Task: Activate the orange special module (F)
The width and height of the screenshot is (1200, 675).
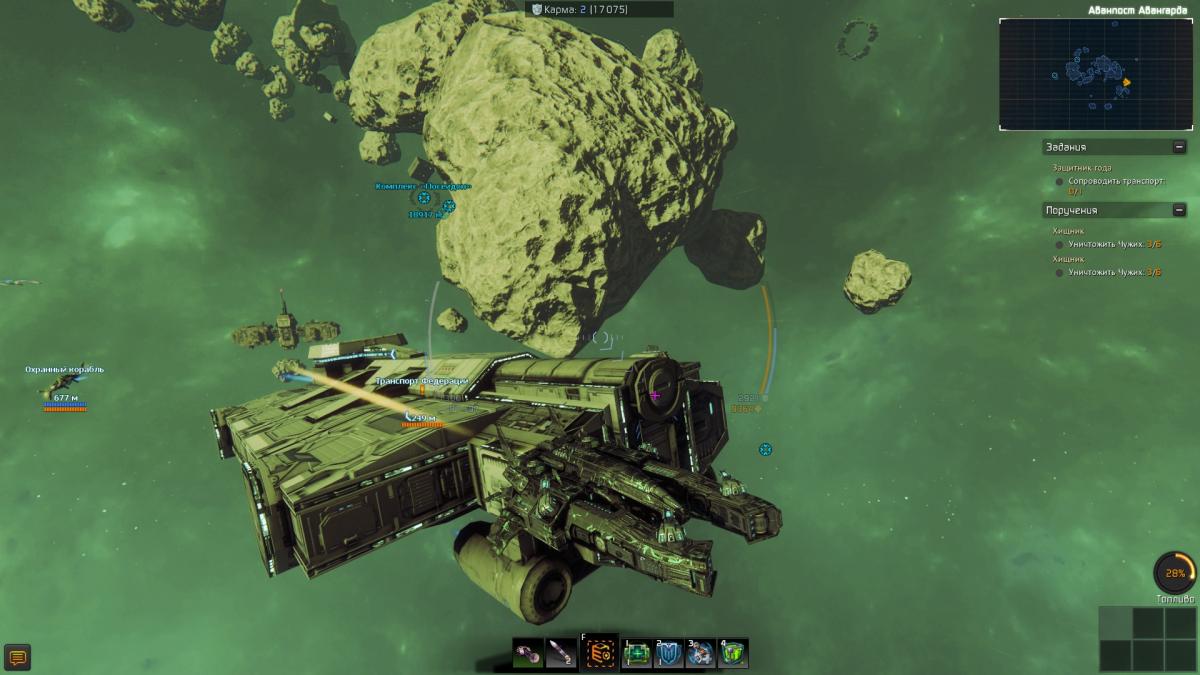Action: tap(600, 654)
